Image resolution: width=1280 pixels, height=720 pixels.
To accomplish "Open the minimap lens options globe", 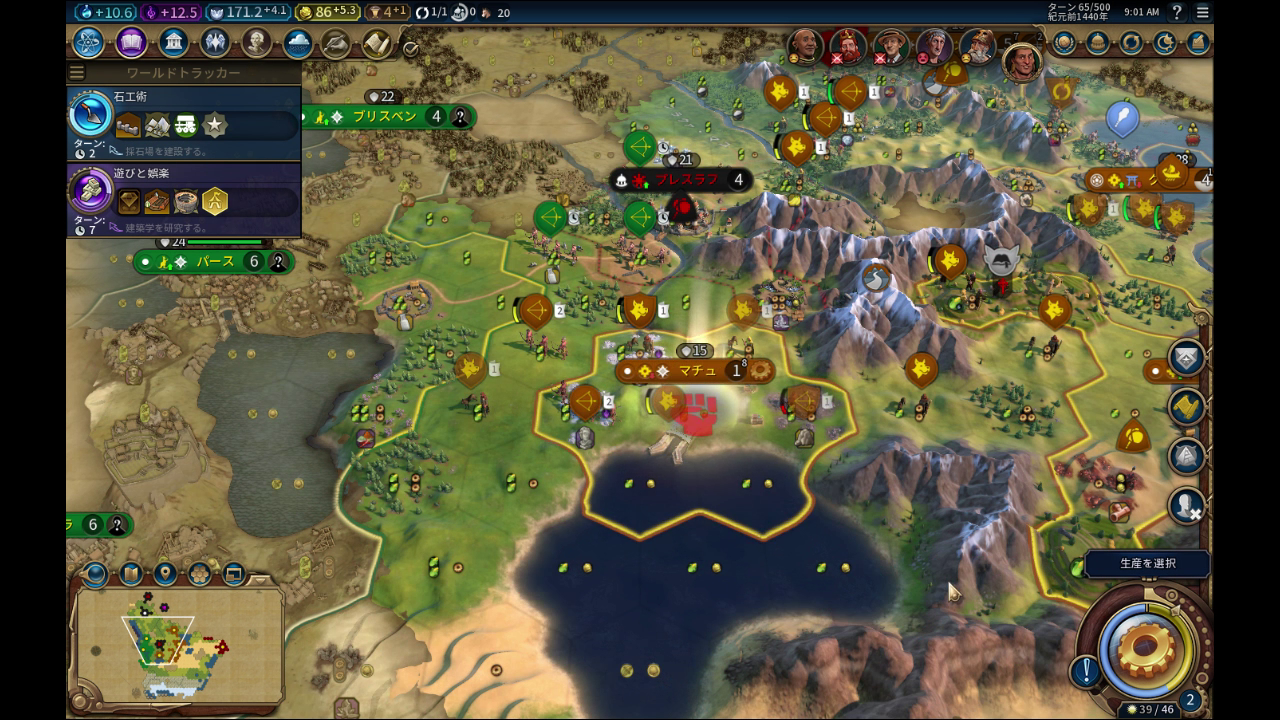I will pos(96,574).
